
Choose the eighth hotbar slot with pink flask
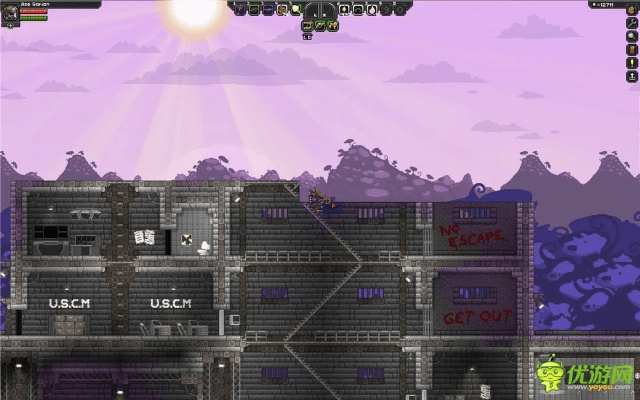coord(371,9)
